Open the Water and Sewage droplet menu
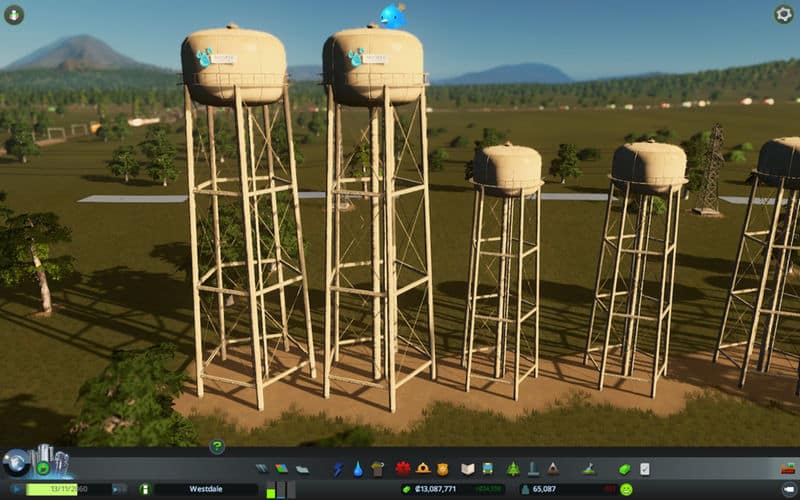800x500 pixels. (358, 468)
